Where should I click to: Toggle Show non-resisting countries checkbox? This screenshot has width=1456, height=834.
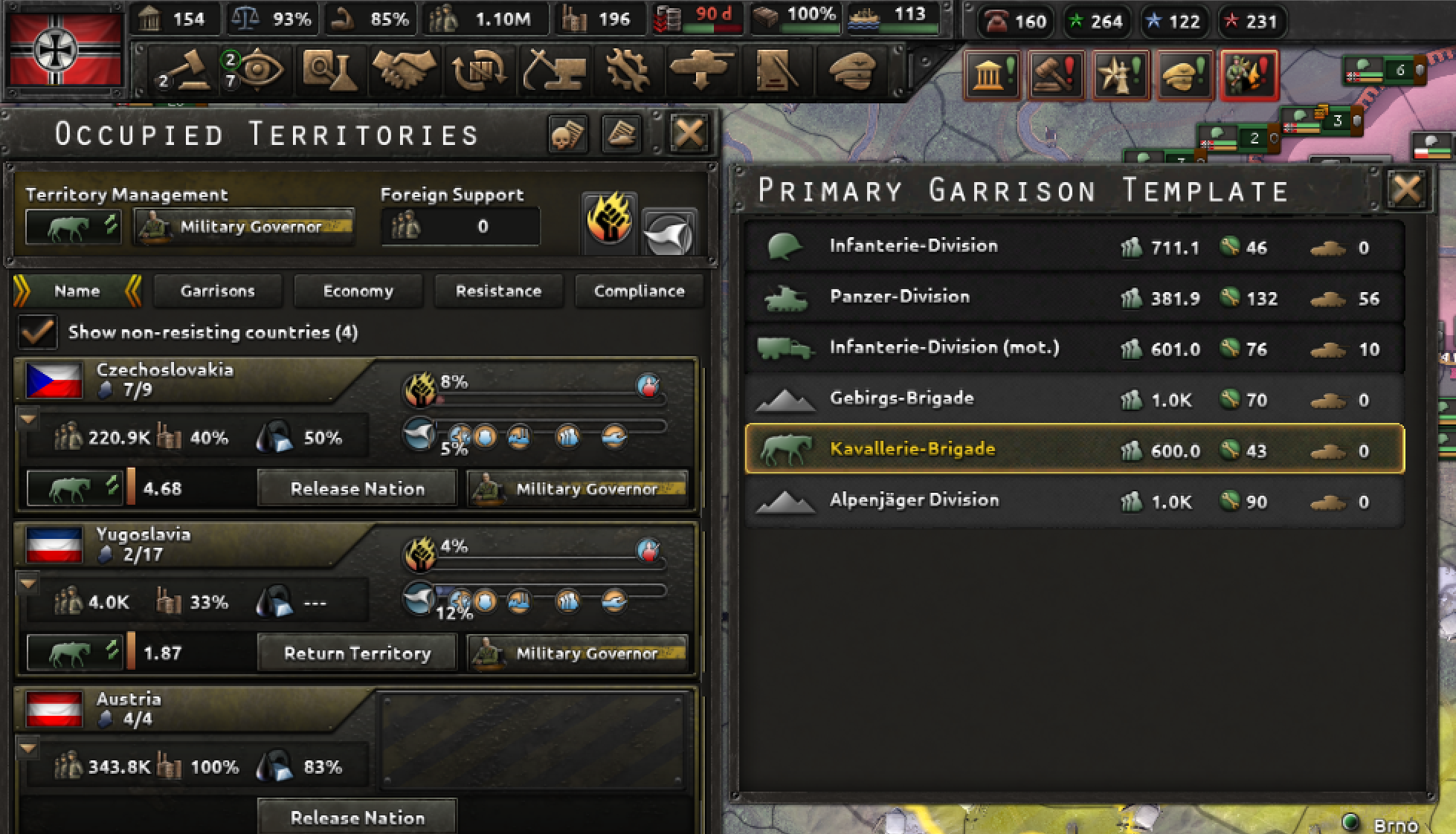37,333
